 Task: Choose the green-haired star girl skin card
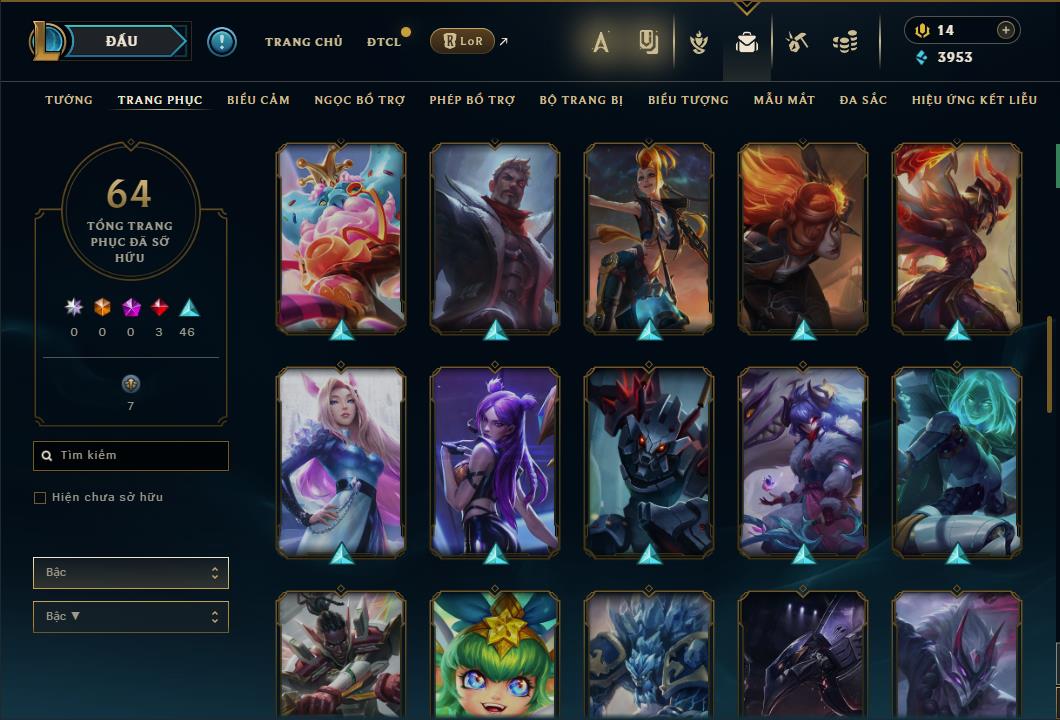click(495, 654)
